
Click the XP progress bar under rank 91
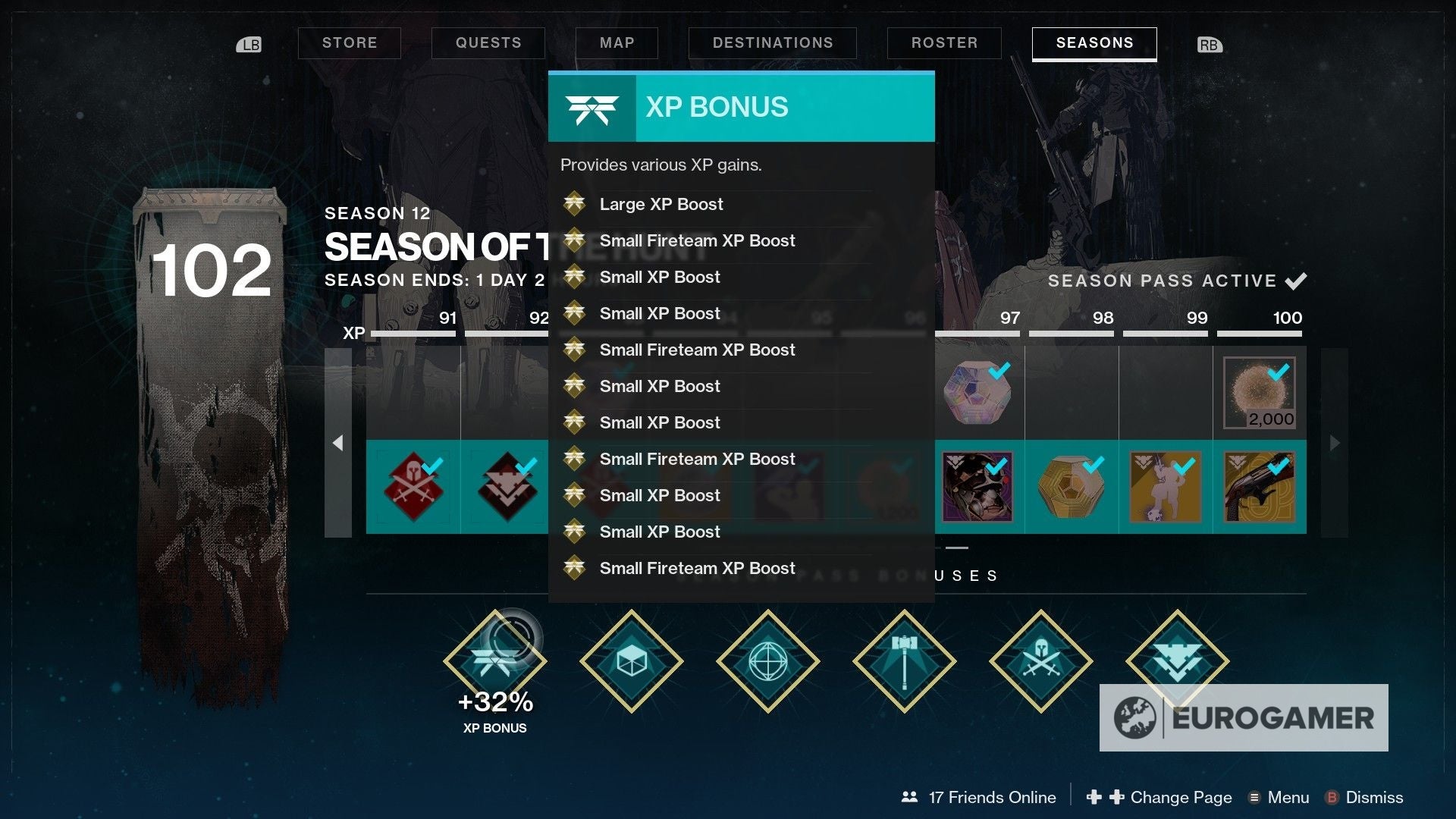click(x=413, y=331)
